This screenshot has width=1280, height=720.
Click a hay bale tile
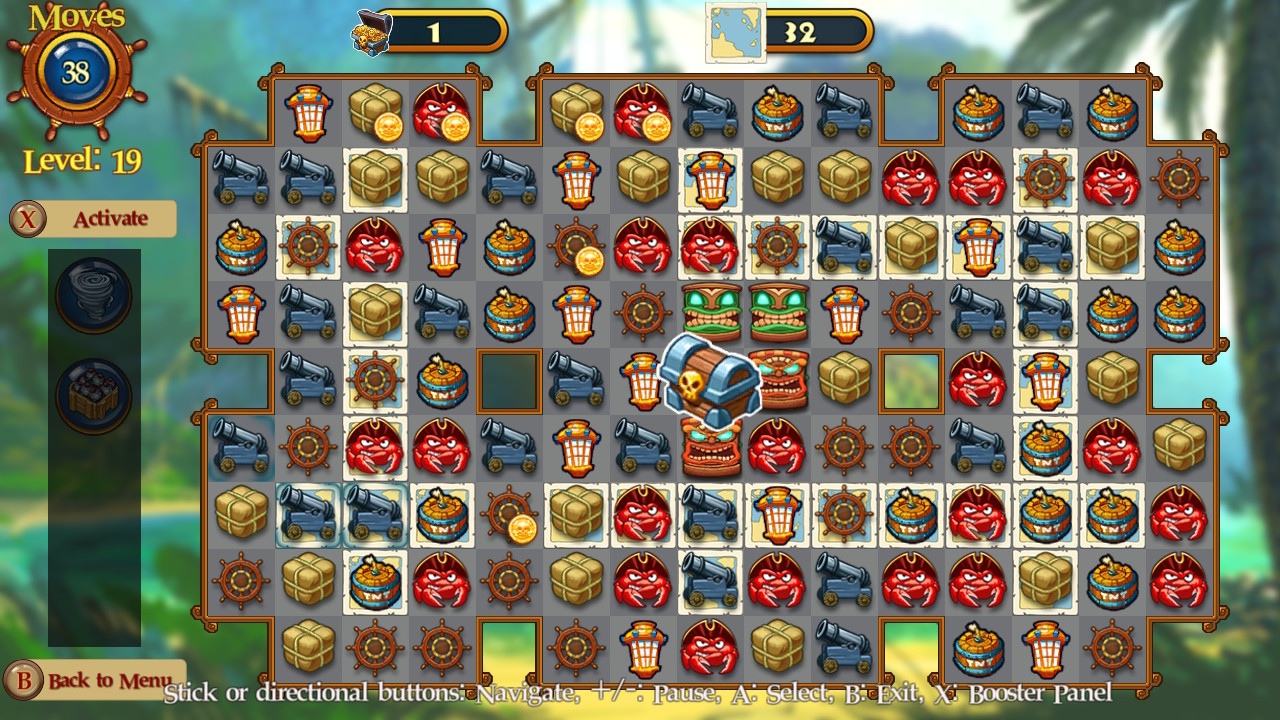pos(375,181)
